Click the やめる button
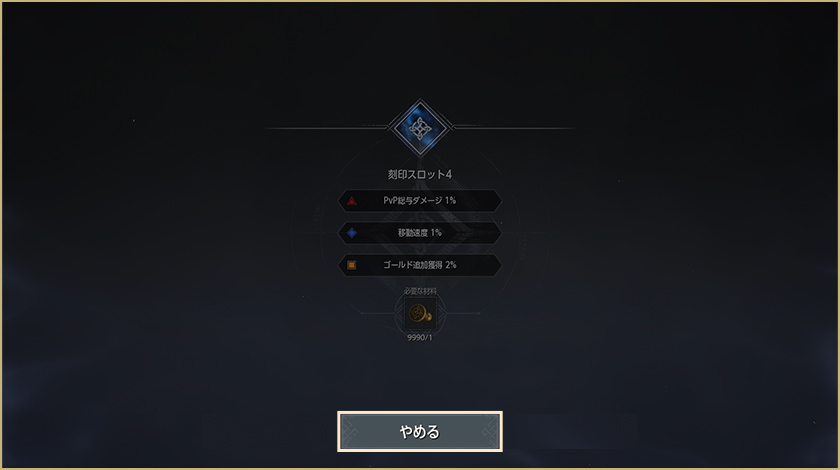This screenshot has width=840, height=470. (x=420, y=431)
